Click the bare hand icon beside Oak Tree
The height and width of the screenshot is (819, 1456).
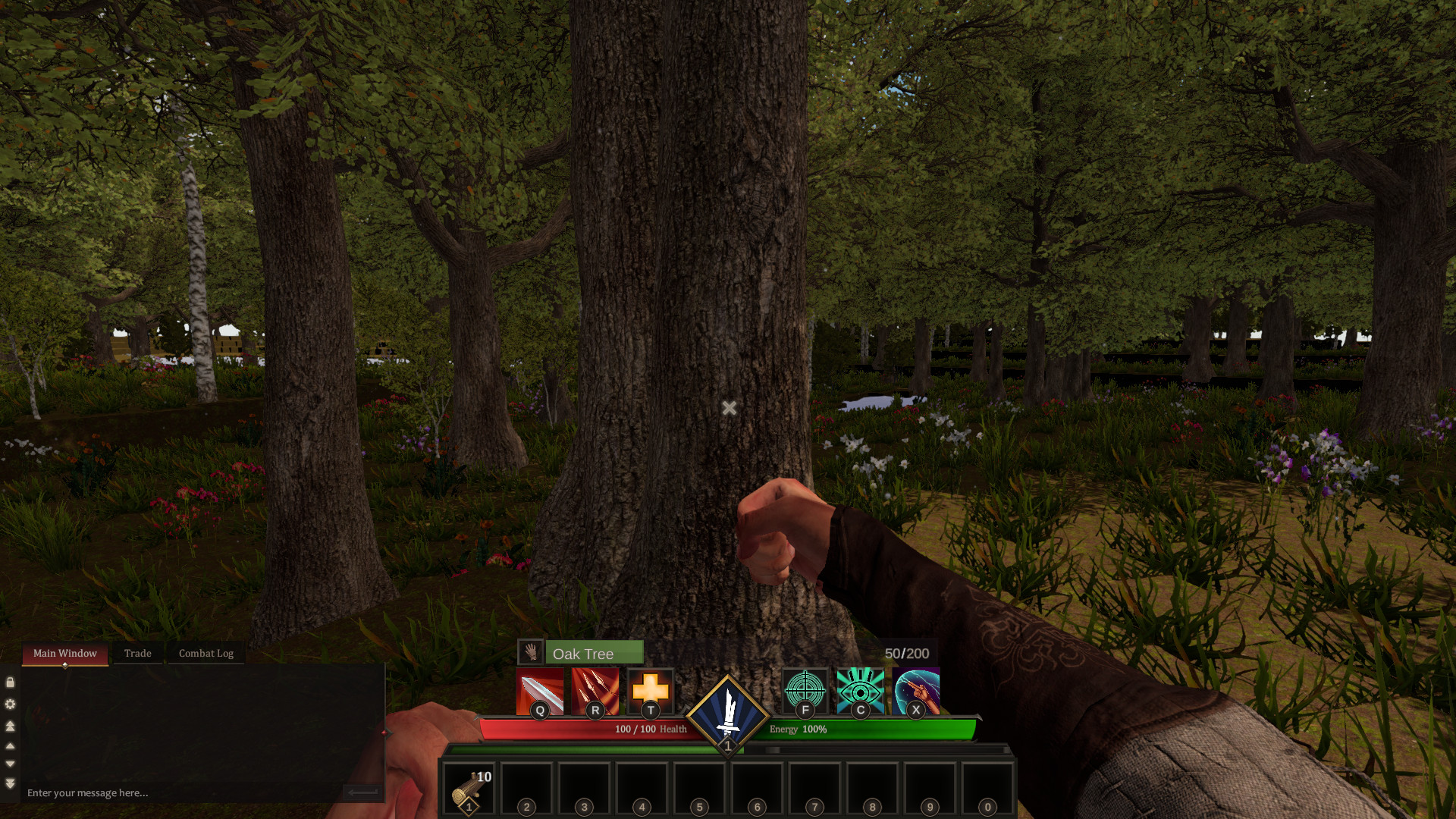531,652
